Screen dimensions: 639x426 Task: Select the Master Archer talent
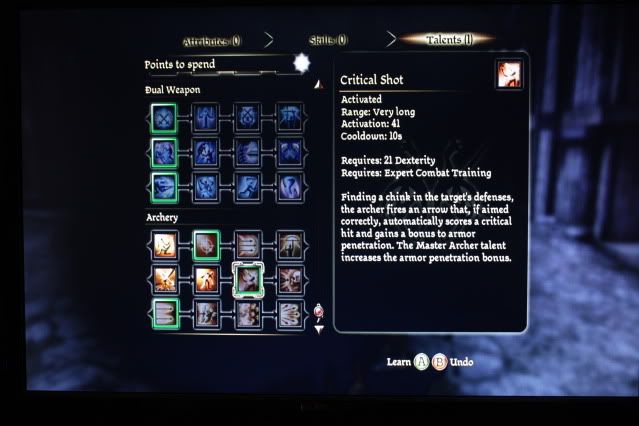(x=289, y=244)
